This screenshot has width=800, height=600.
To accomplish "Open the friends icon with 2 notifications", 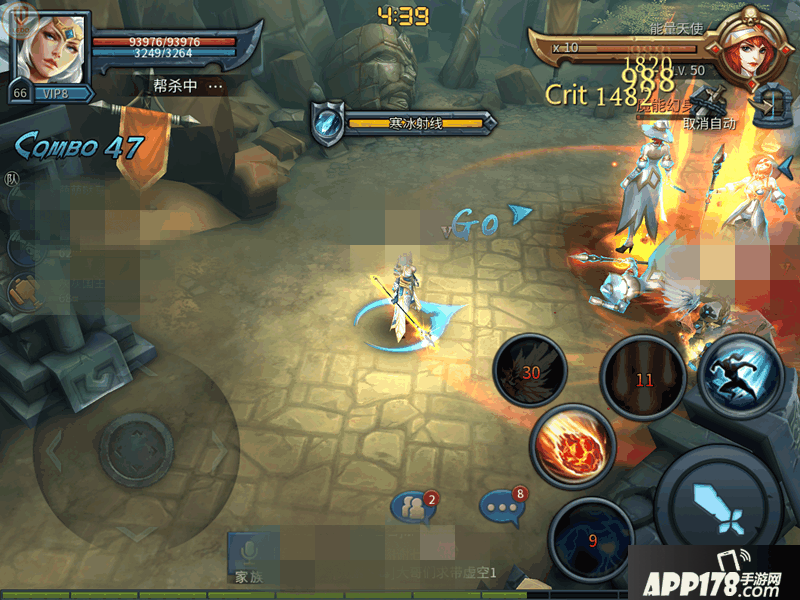I will (413, 508).
